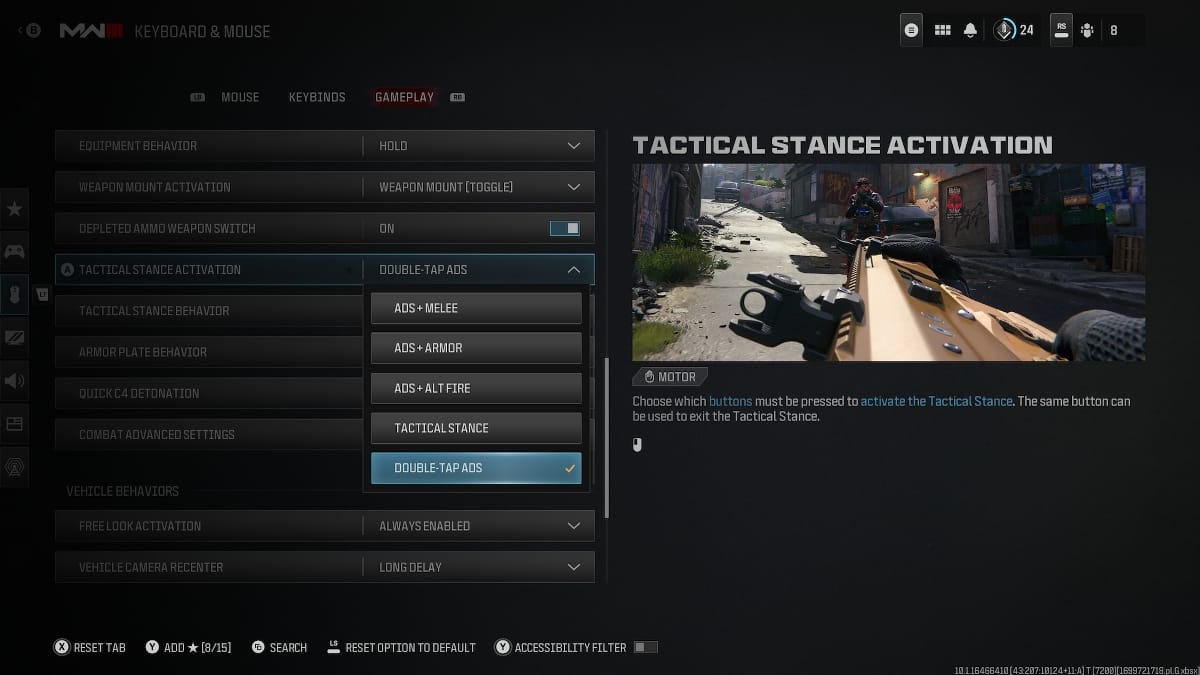Toggle the Accessibility Filter switch
Screen dimensions: 1200x675
(645, 647)
